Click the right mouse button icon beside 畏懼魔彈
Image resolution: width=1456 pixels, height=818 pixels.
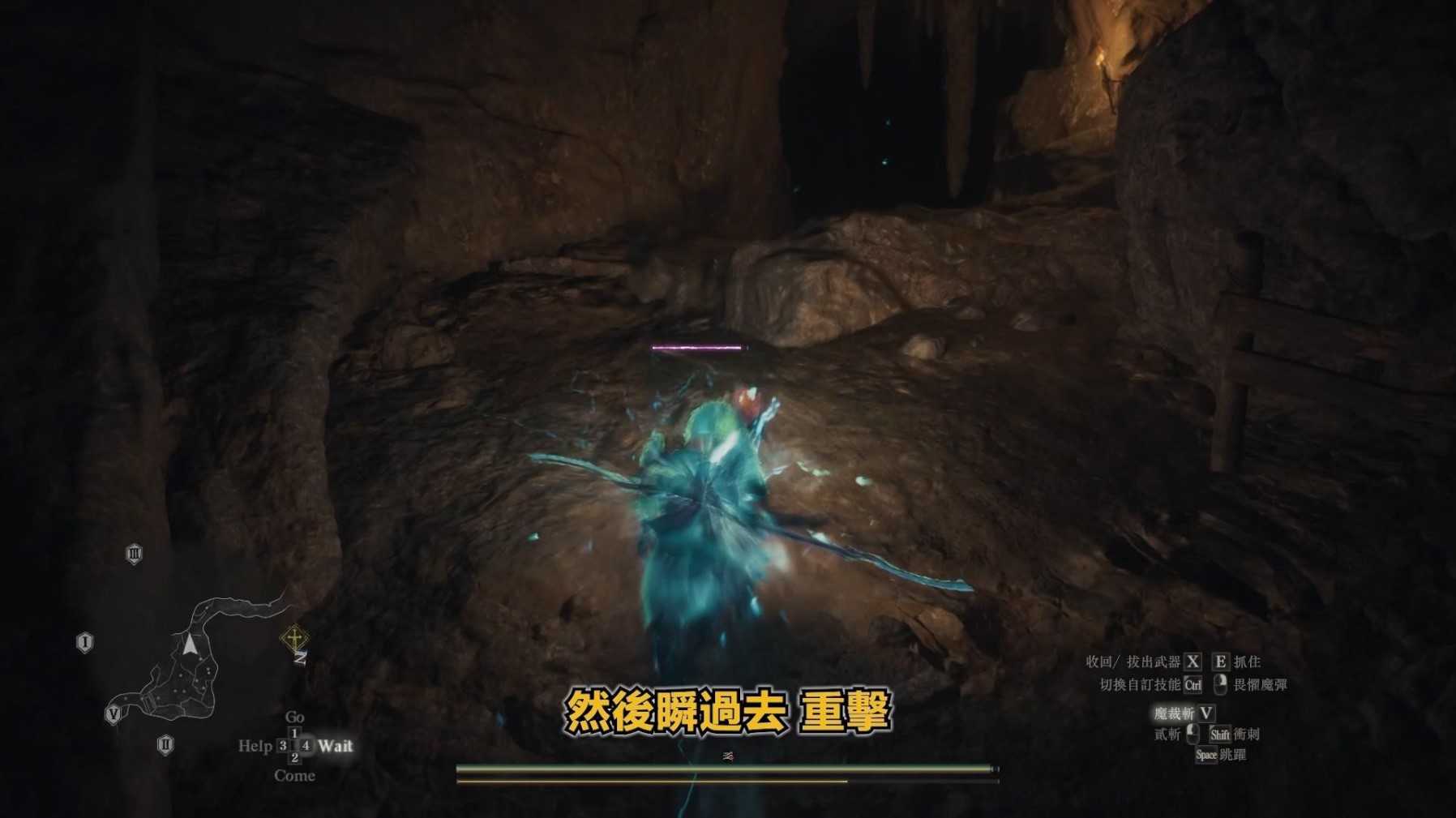click(x=1221, y=685)
